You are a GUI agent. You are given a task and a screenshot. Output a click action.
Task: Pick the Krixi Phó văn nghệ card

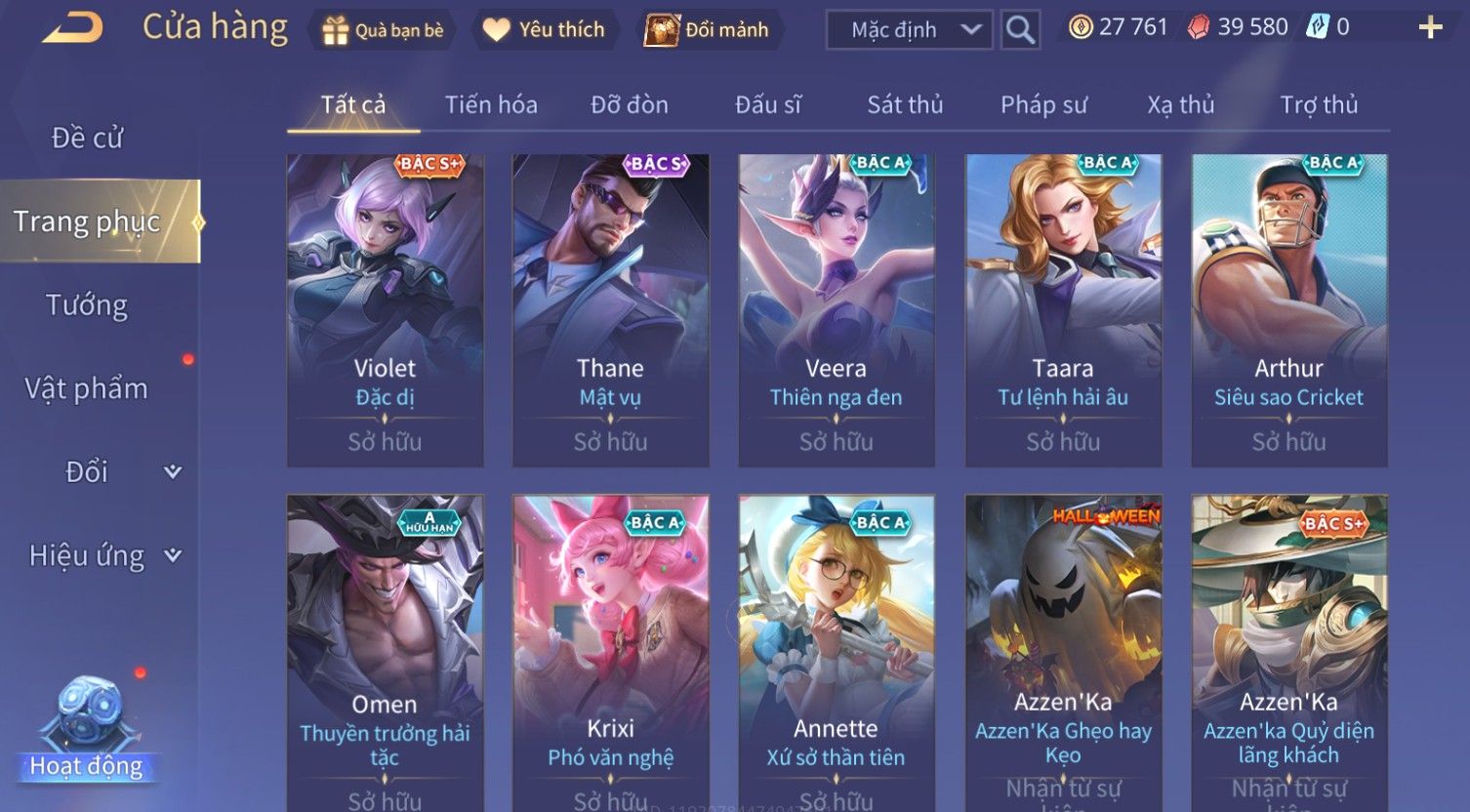click(610, 651)
